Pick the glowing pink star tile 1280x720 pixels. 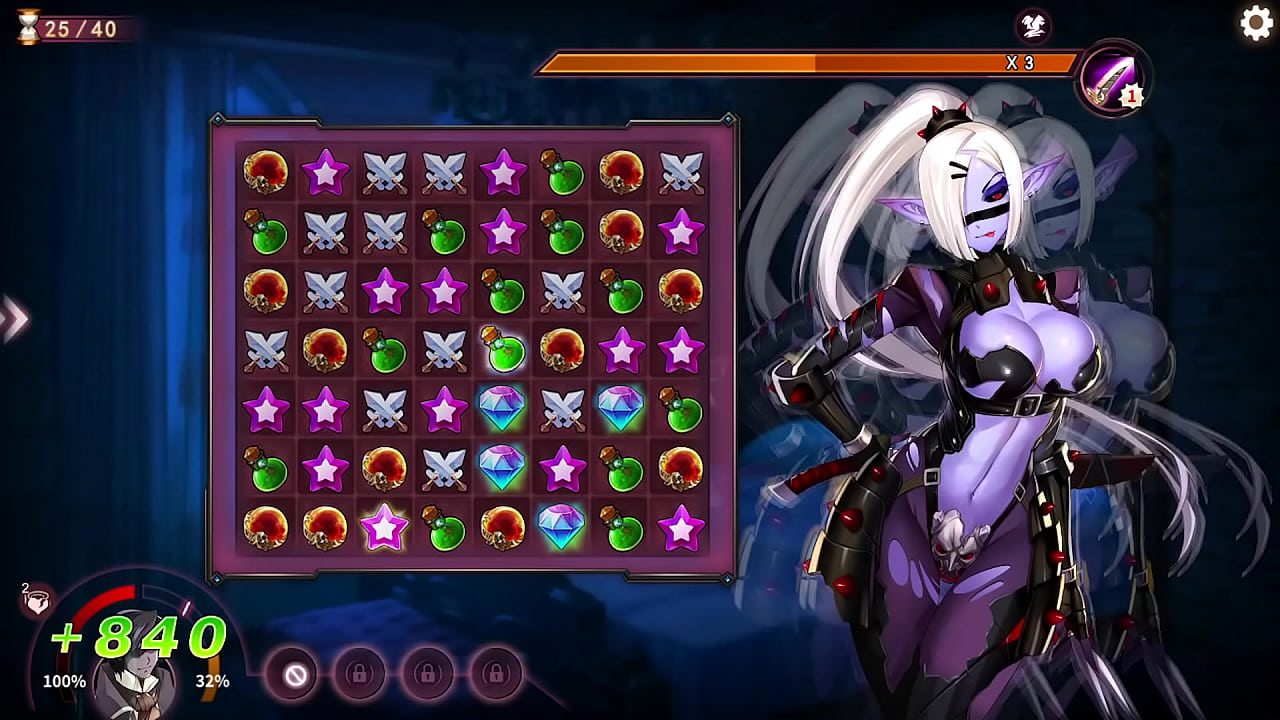tap(384, 528)
